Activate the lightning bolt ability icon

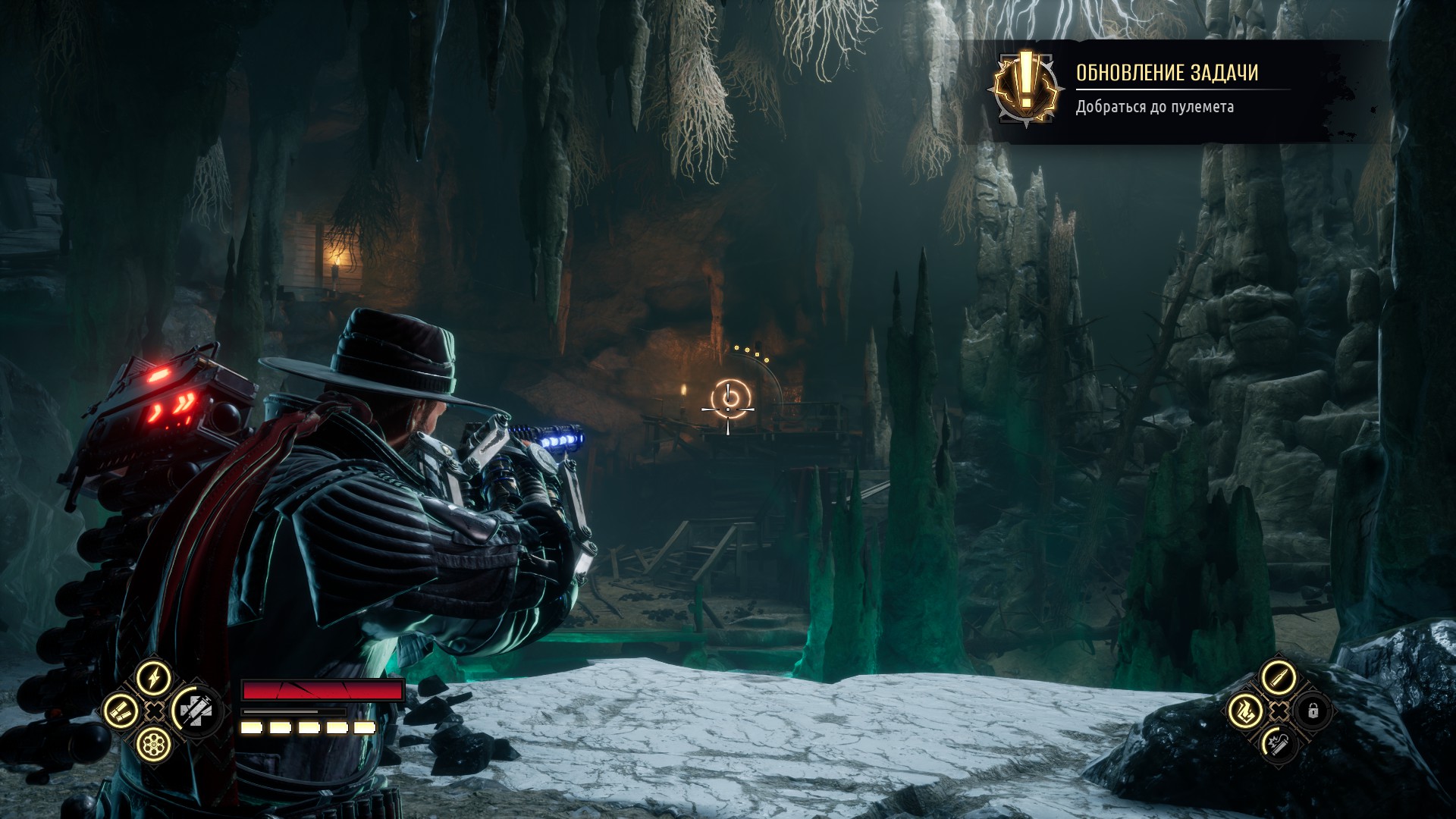(x=154, y=677)
